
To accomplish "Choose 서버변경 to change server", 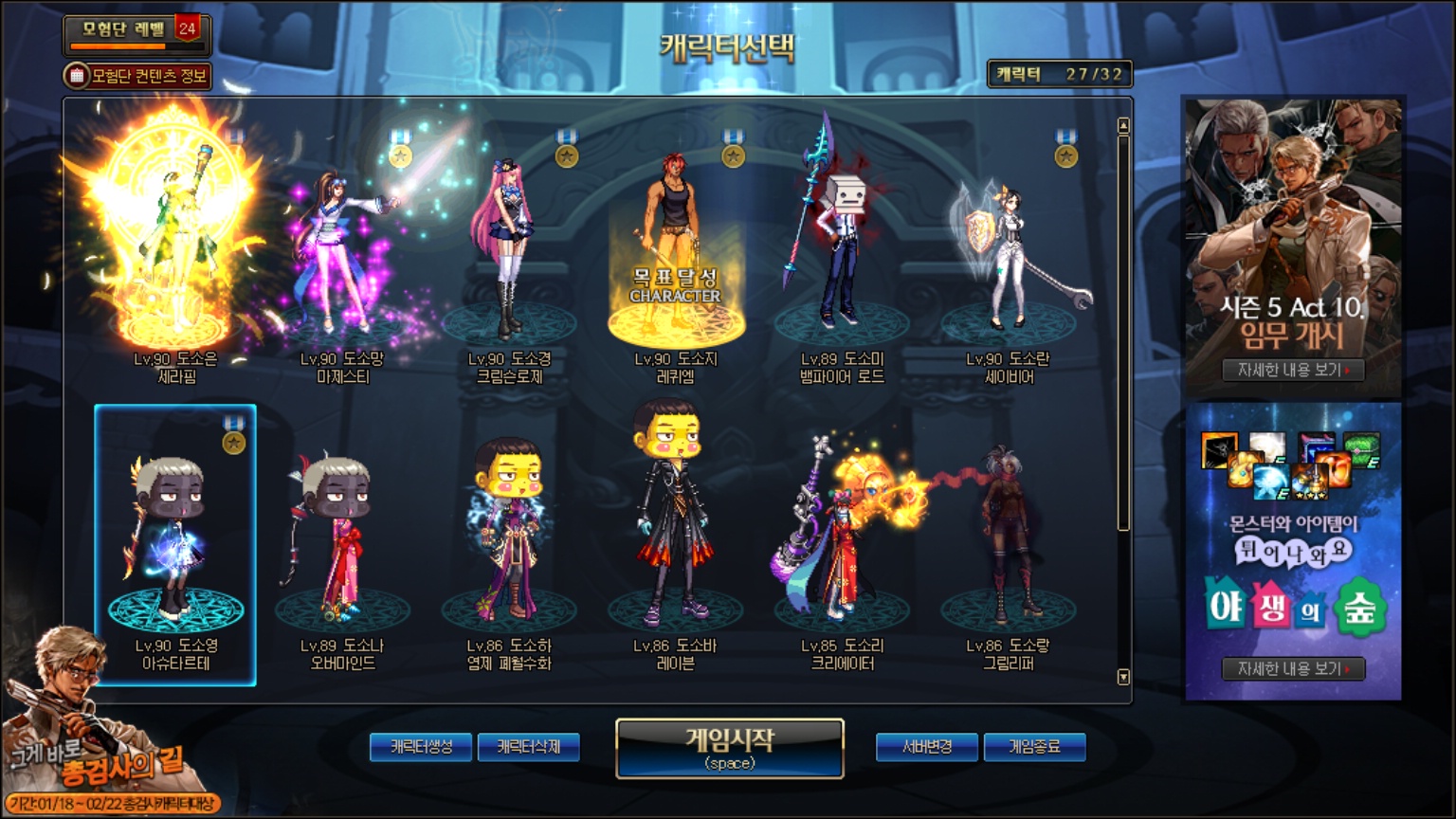I will [x=927, y=747].
